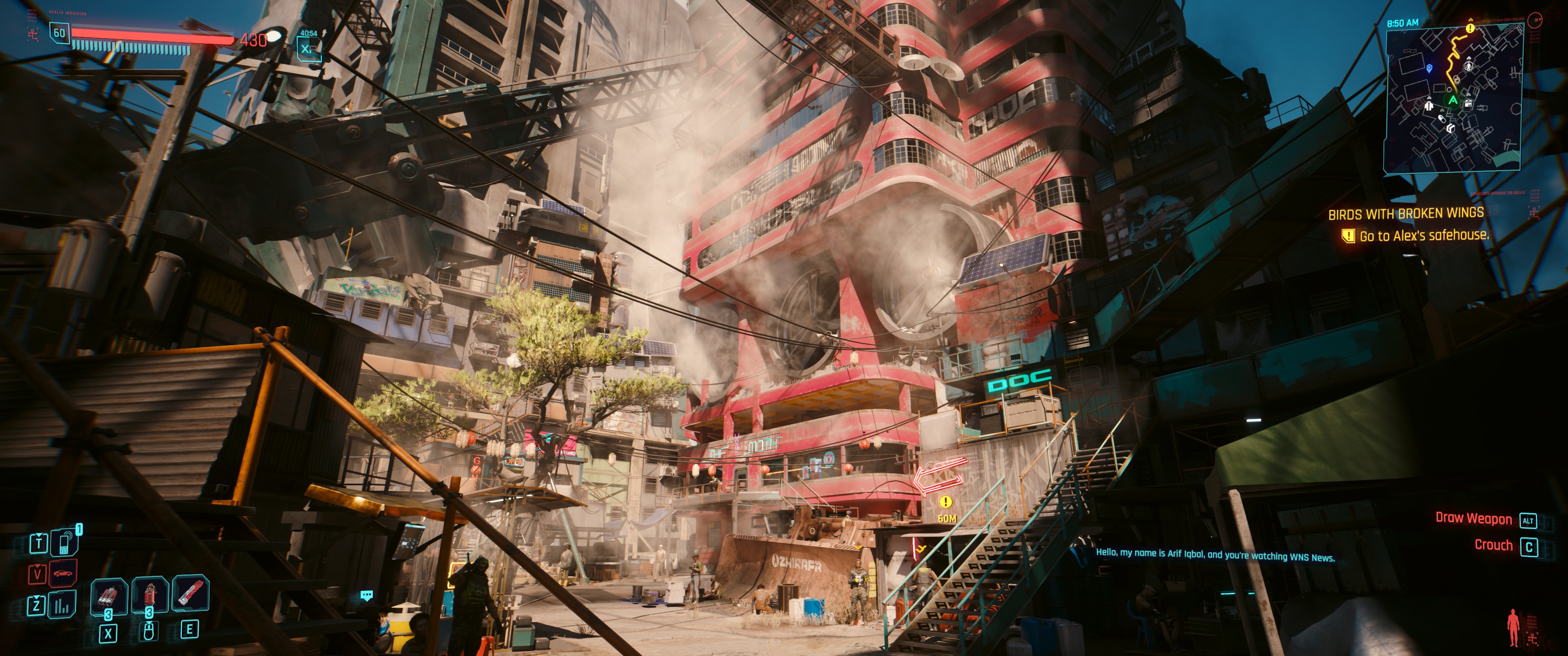Screen dimensions: 1568x656
Task: Open the bar chart radio icon
Action: point(63,605)
